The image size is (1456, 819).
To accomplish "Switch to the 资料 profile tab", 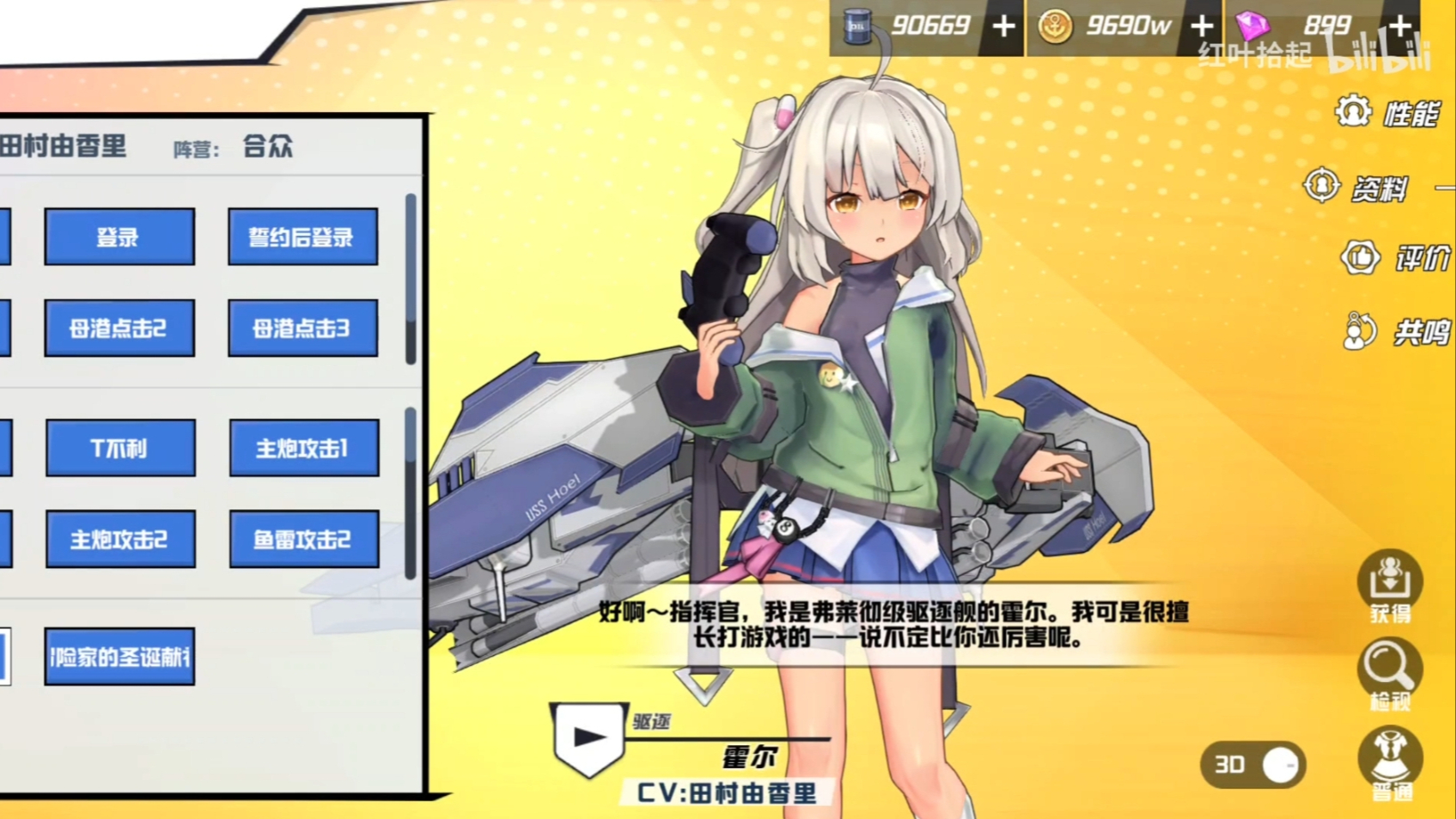I will point(1357,187).
